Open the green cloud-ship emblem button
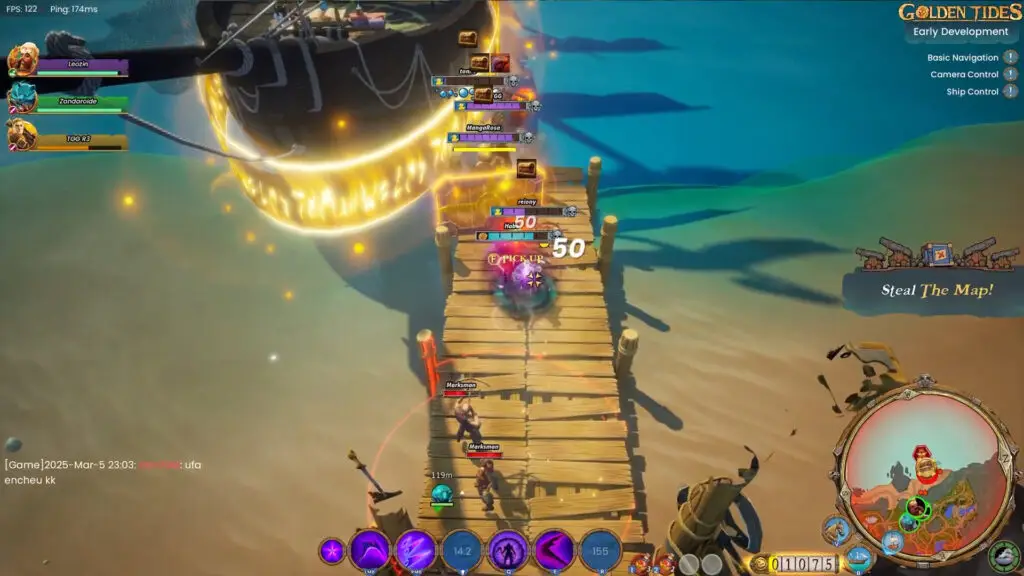Image resolution: width=1024 pixels, height=576 pixels. click(x=1003, y=557)
